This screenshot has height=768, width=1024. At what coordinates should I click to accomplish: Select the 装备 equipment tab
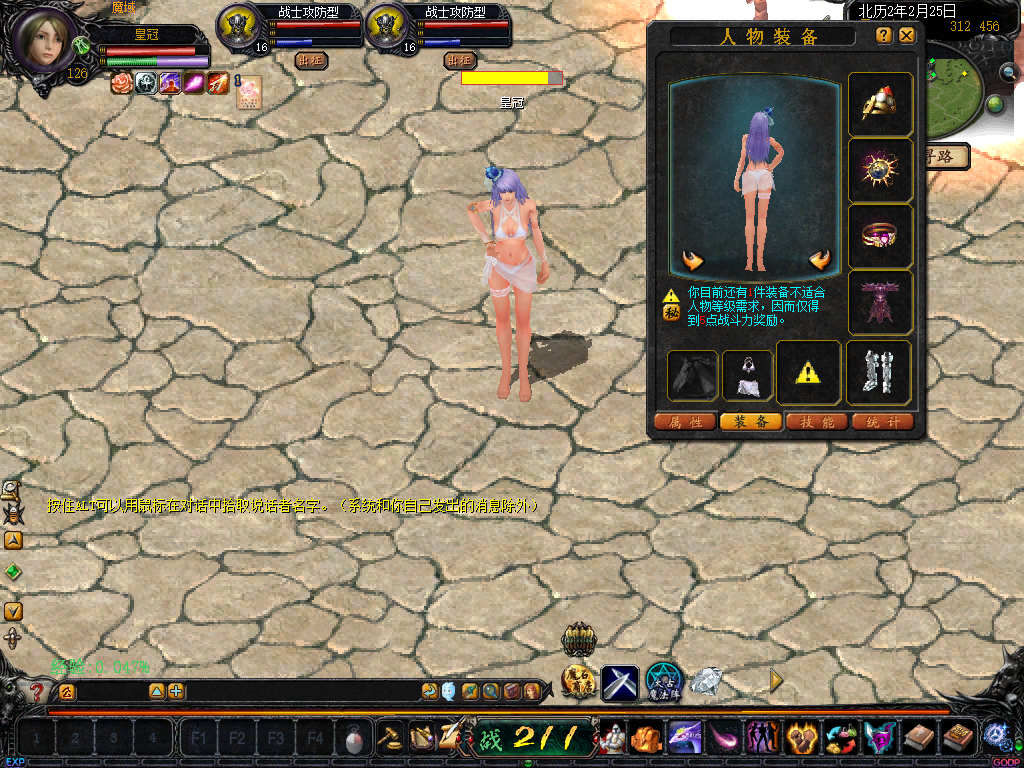tap(751, 422)
